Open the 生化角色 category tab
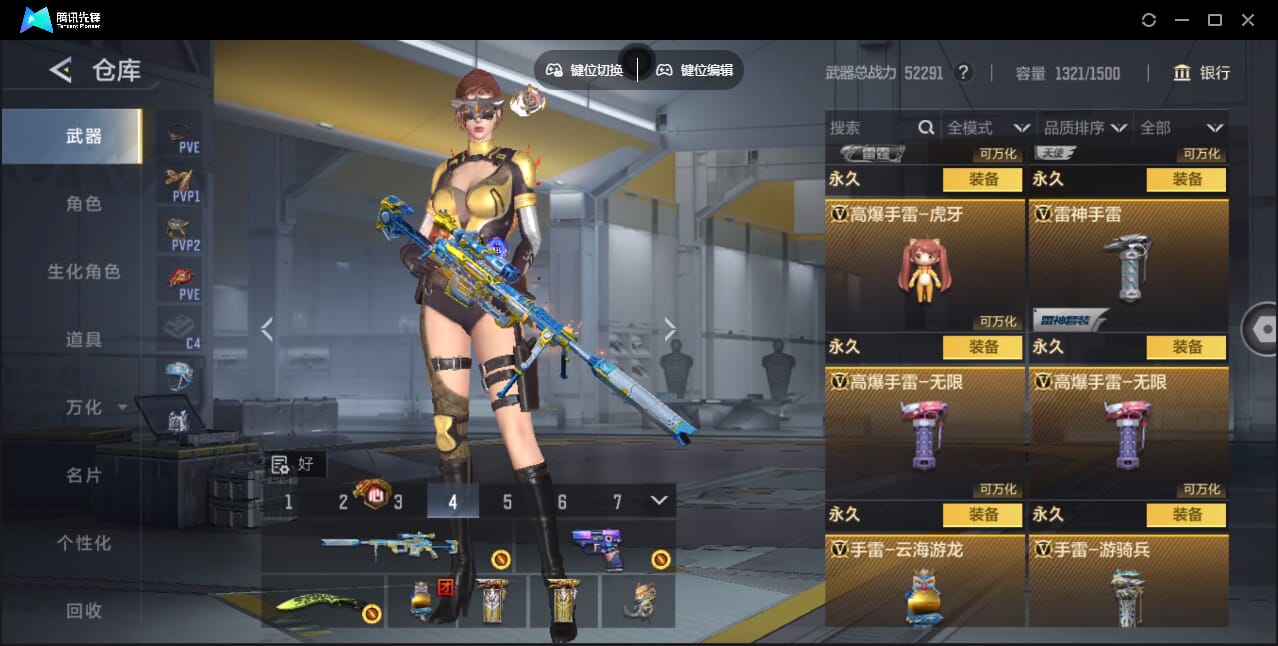The height and width of the screenshot is (646, 1278). (84, 272)
